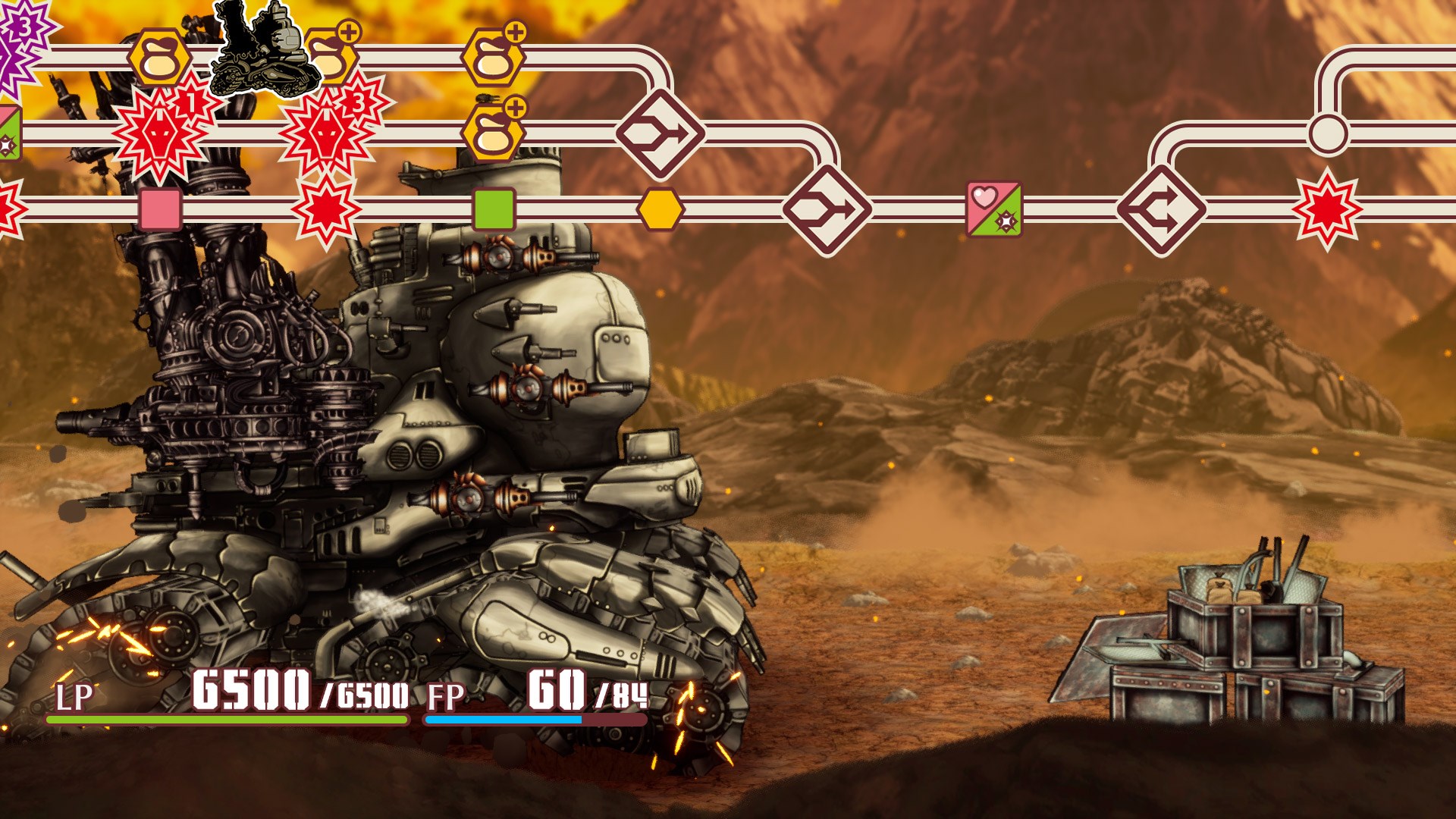Screen dimensions: 1456x819
Task: Select the red enemy node numbered 1
Action: [162, 133]
